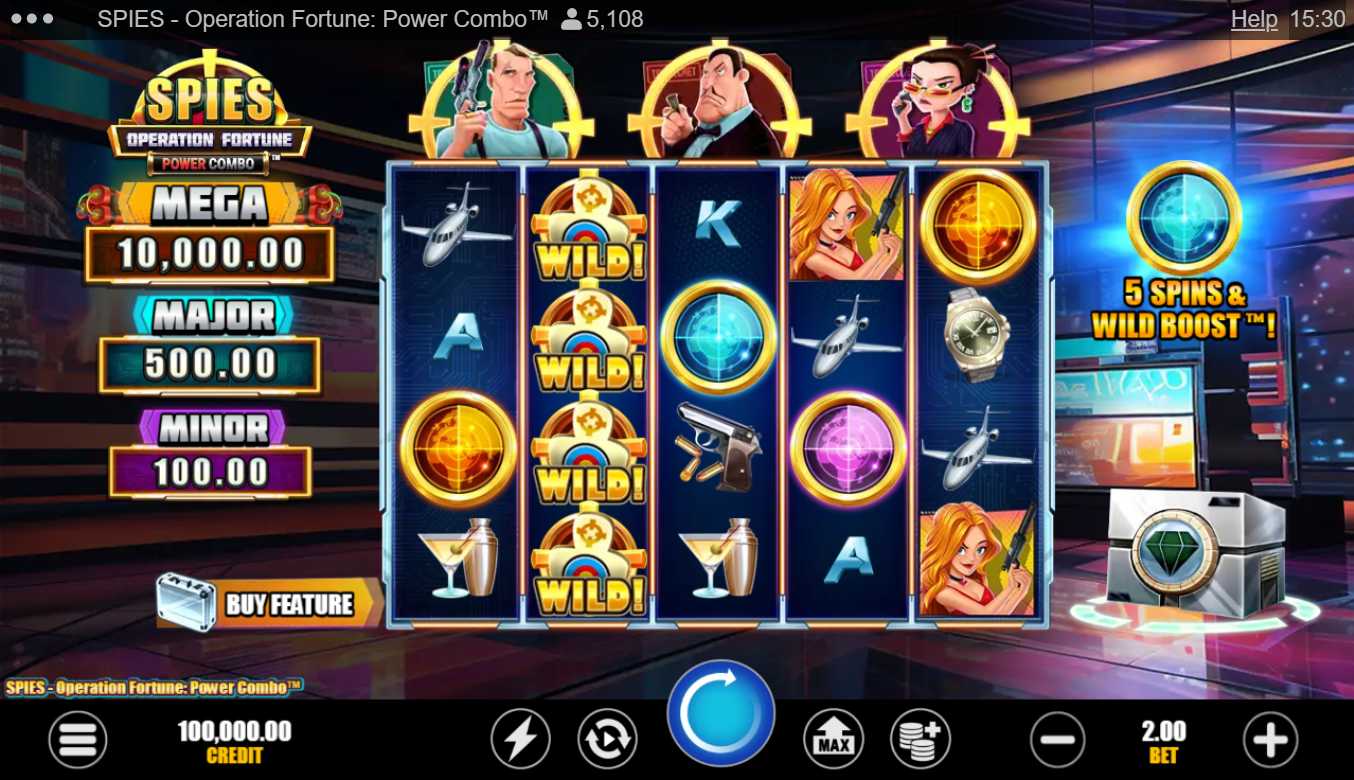Decrease the bet with the minus button
Image resolution: width=1354 pixels, height=780 pixels.
tap(1057, 741)
